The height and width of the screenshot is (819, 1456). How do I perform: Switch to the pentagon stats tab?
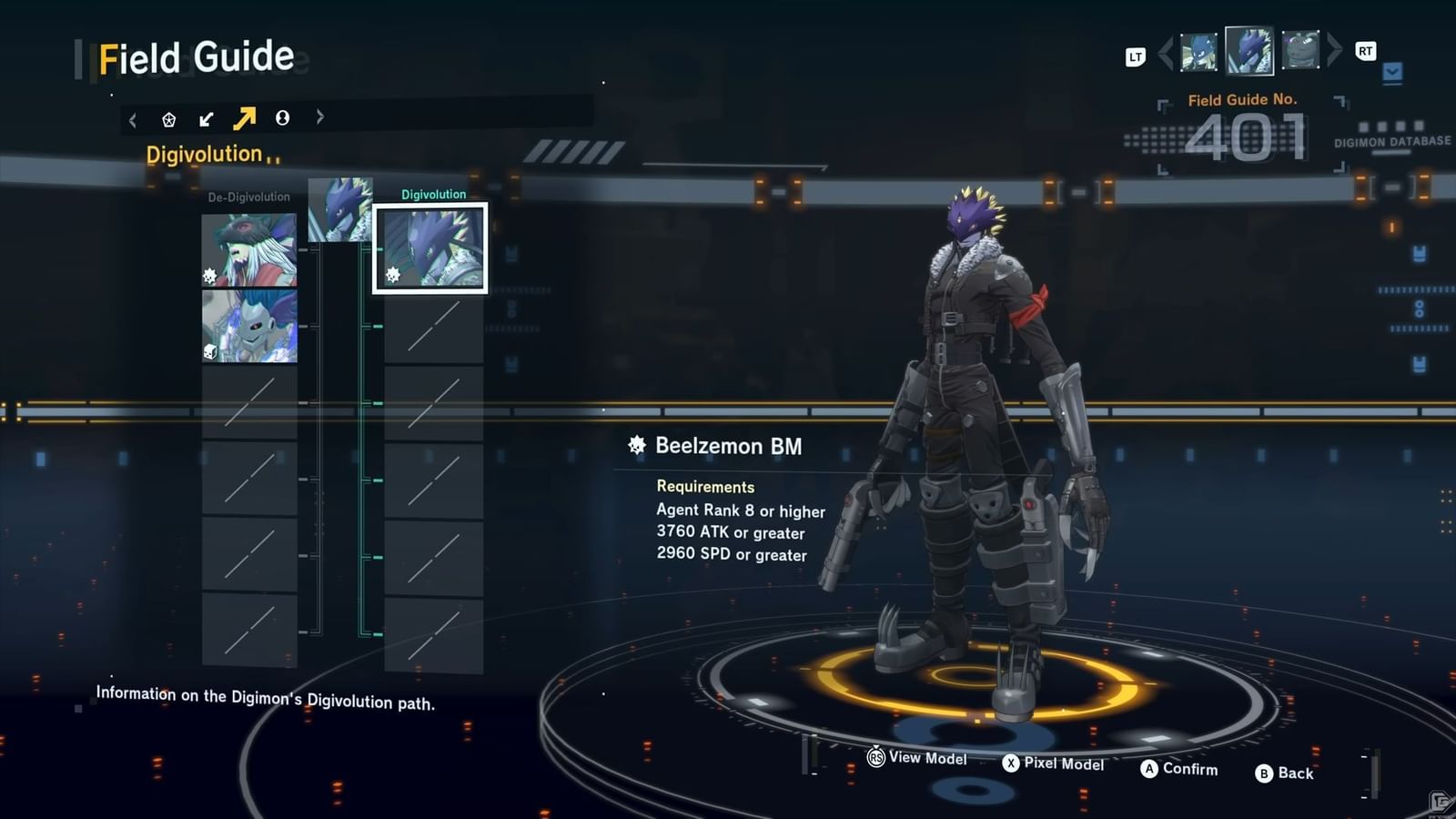pyautogui.click(x=168, y=119)
